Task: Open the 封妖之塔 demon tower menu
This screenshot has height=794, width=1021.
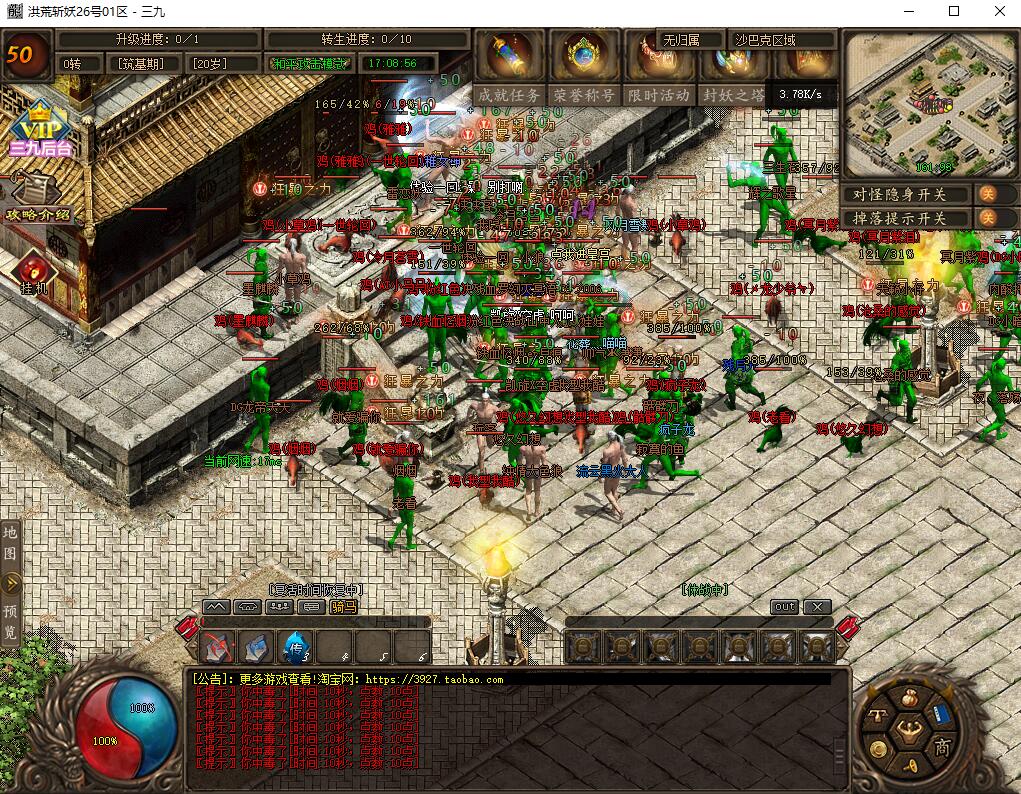Action: (x=733, y=95)
